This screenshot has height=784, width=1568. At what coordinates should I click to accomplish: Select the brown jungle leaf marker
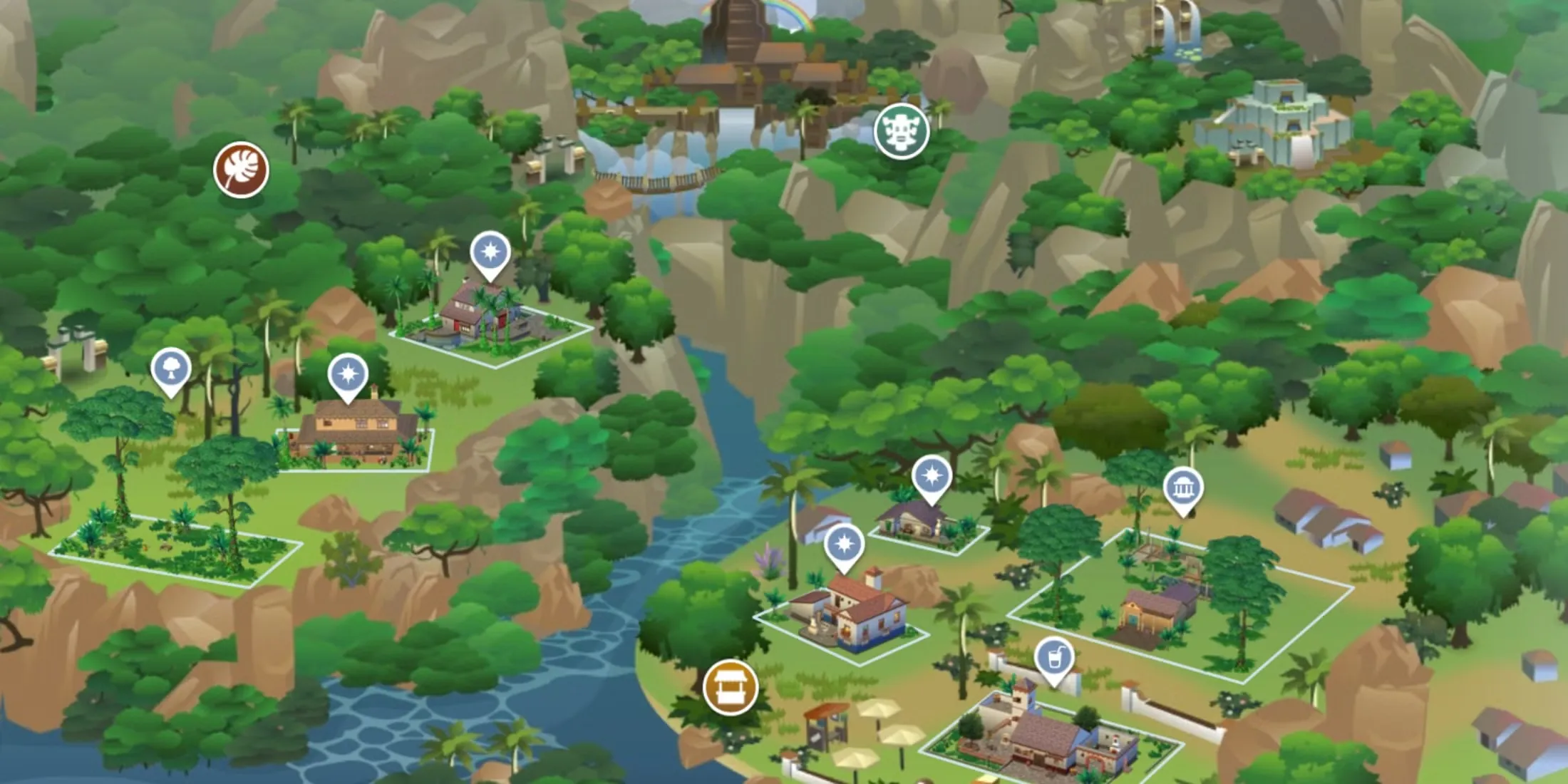241,170
